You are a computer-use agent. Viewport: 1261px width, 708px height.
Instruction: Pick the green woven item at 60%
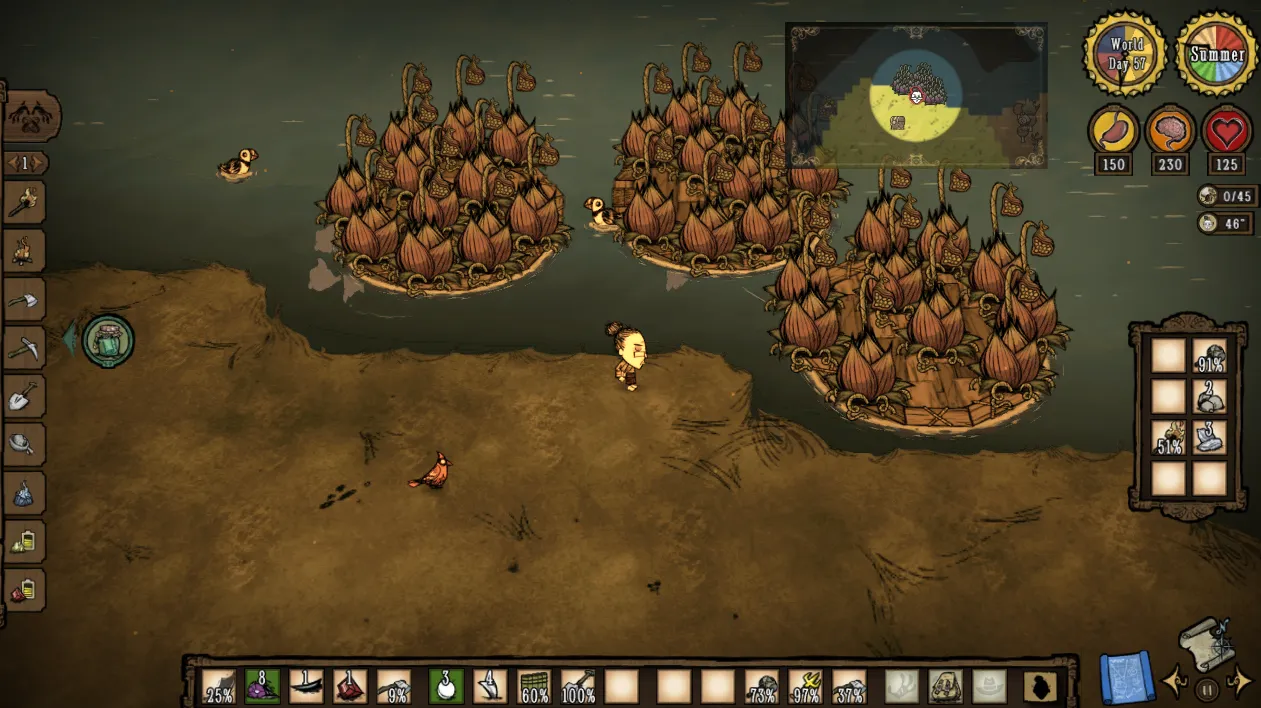tap(535, 687)
